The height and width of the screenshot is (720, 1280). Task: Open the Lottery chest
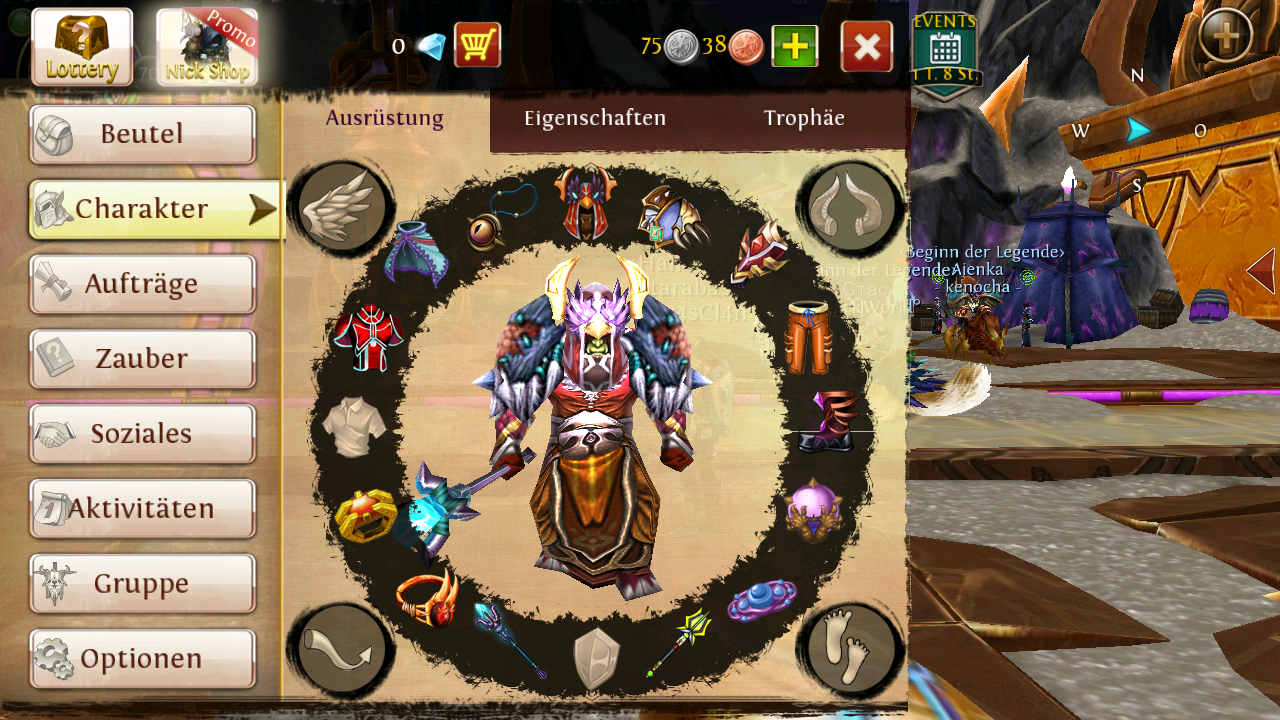[x=82, y=47]
